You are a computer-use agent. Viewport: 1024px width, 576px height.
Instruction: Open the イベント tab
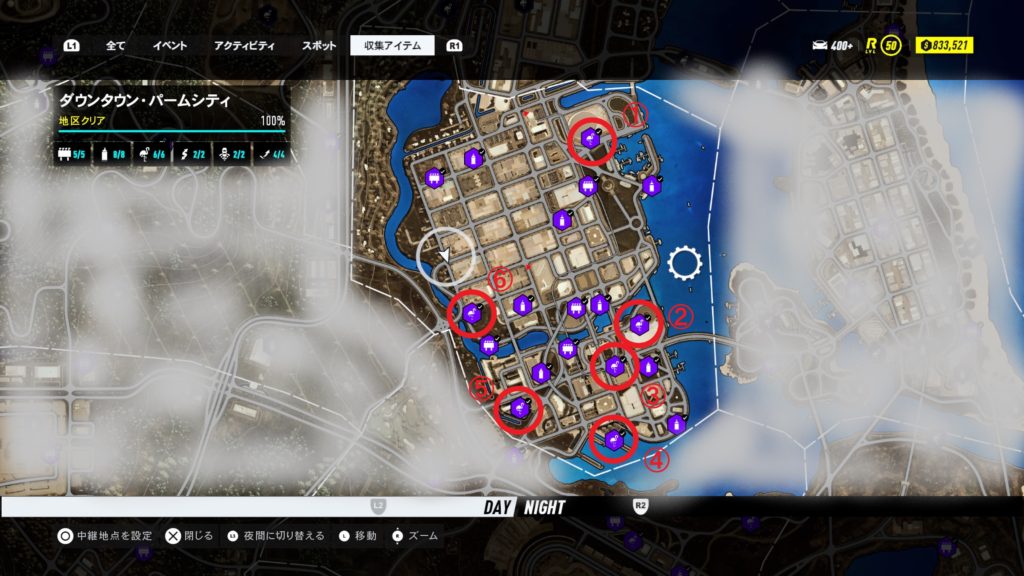point(170,45)
